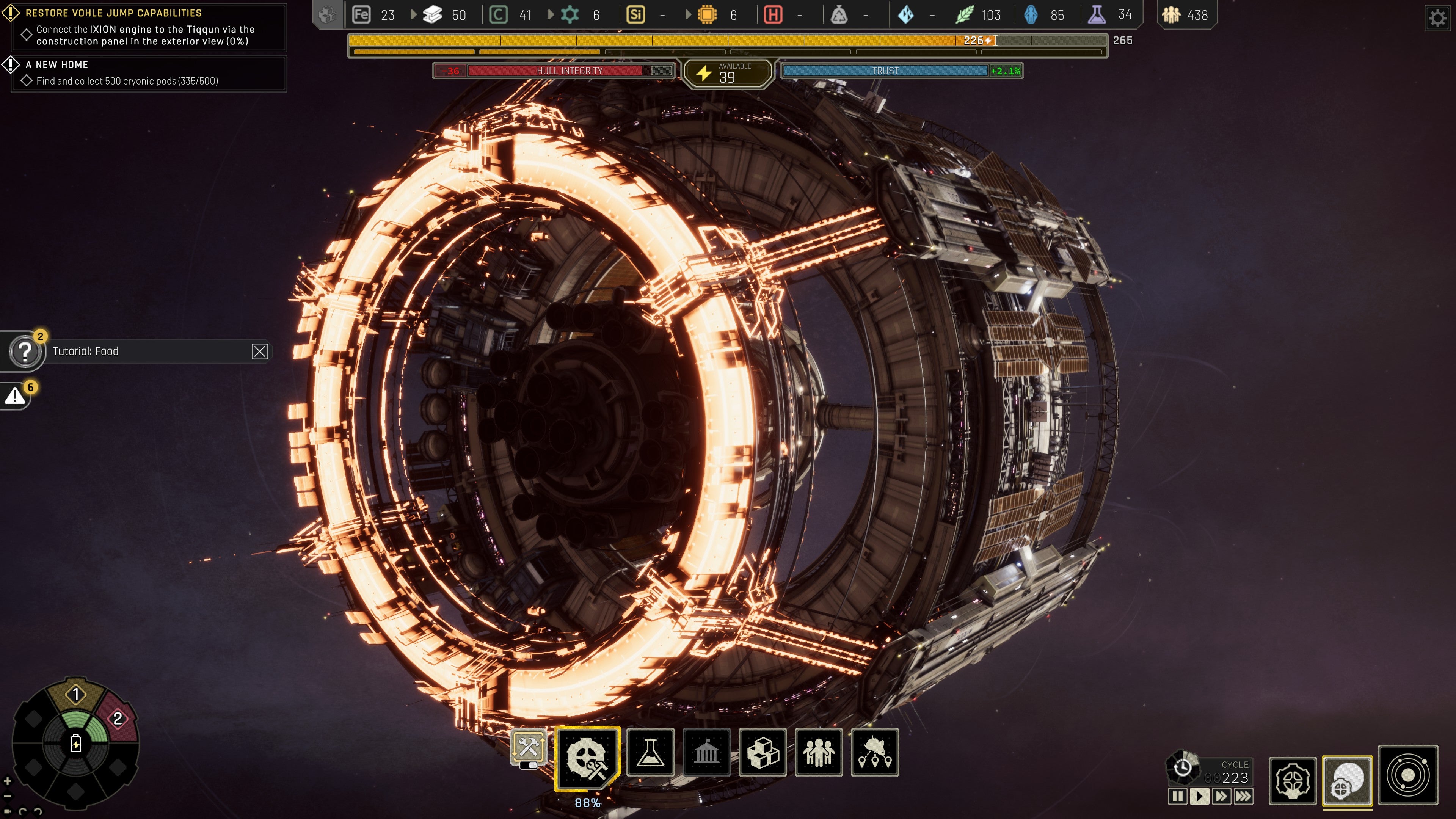Pause the game time
1456x819 pixels.
pyautogui.click(x=1177, y=796)
